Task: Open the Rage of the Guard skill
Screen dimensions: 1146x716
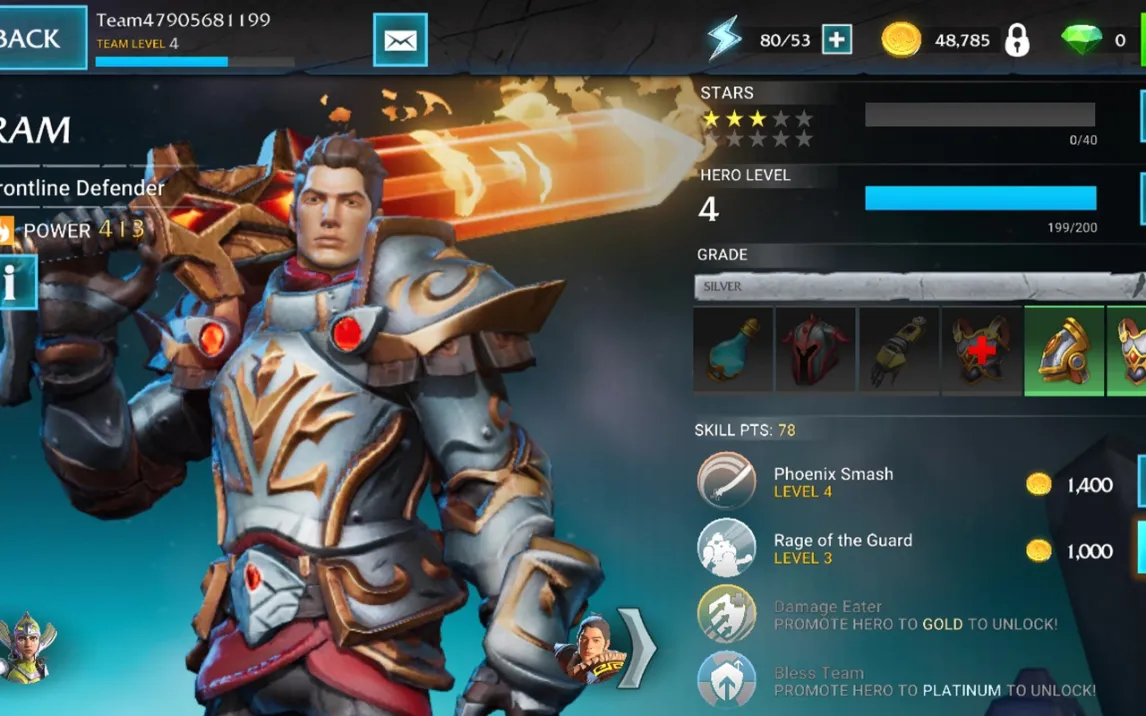Action: click(x=727, y=548)
